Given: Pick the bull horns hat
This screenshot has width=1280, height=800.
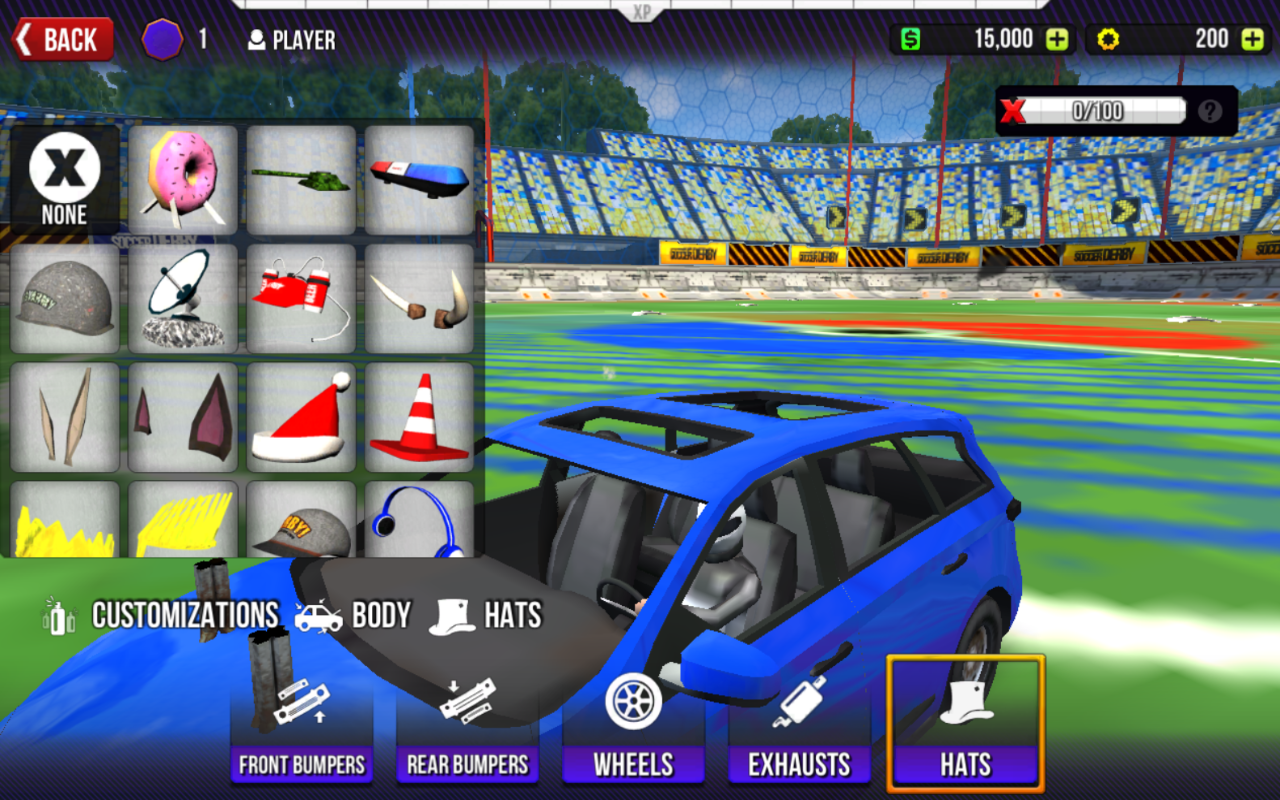Looking at the screenshot, I should click(x=419, y=298).
